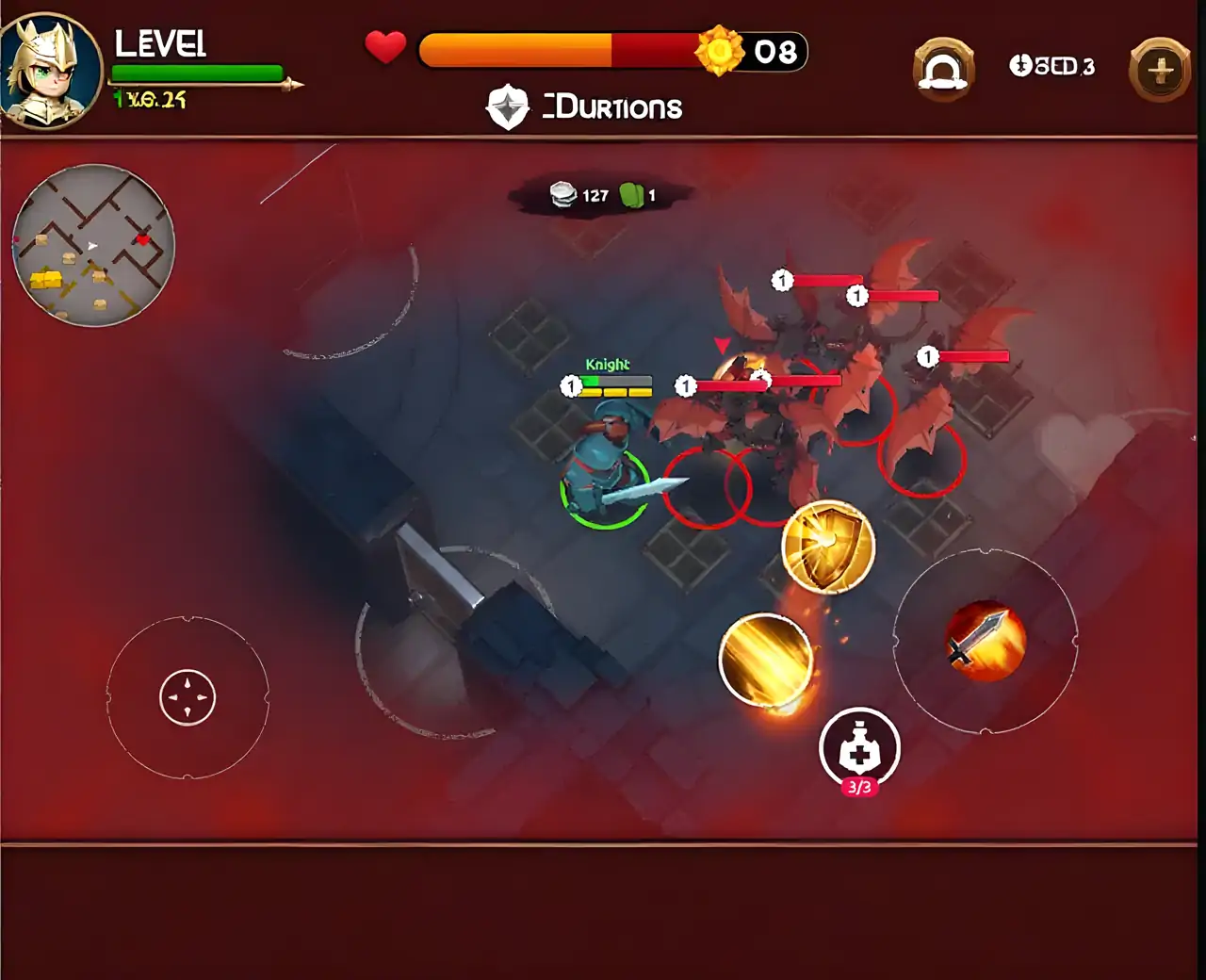Viewport: 1206px width, 980px height.
Task: Tap the flaming sword attack button
Action: coord(985,641)
